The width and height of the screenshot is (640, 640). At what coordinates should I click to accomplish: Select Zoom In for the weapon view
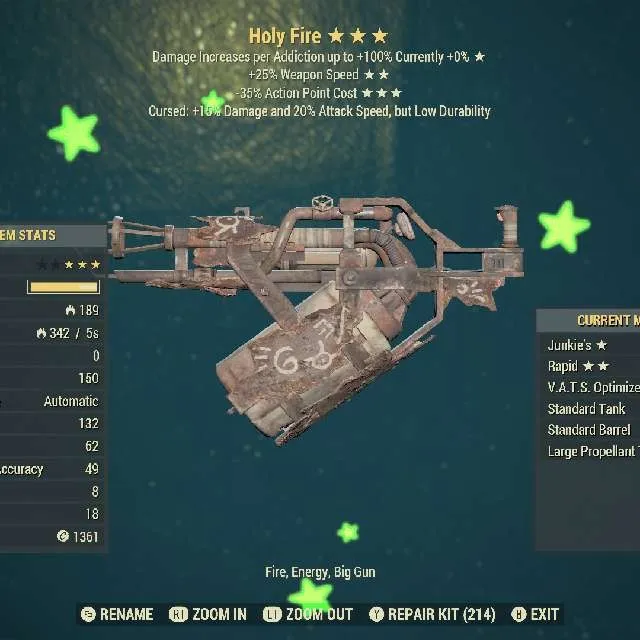tap(208, 614)
